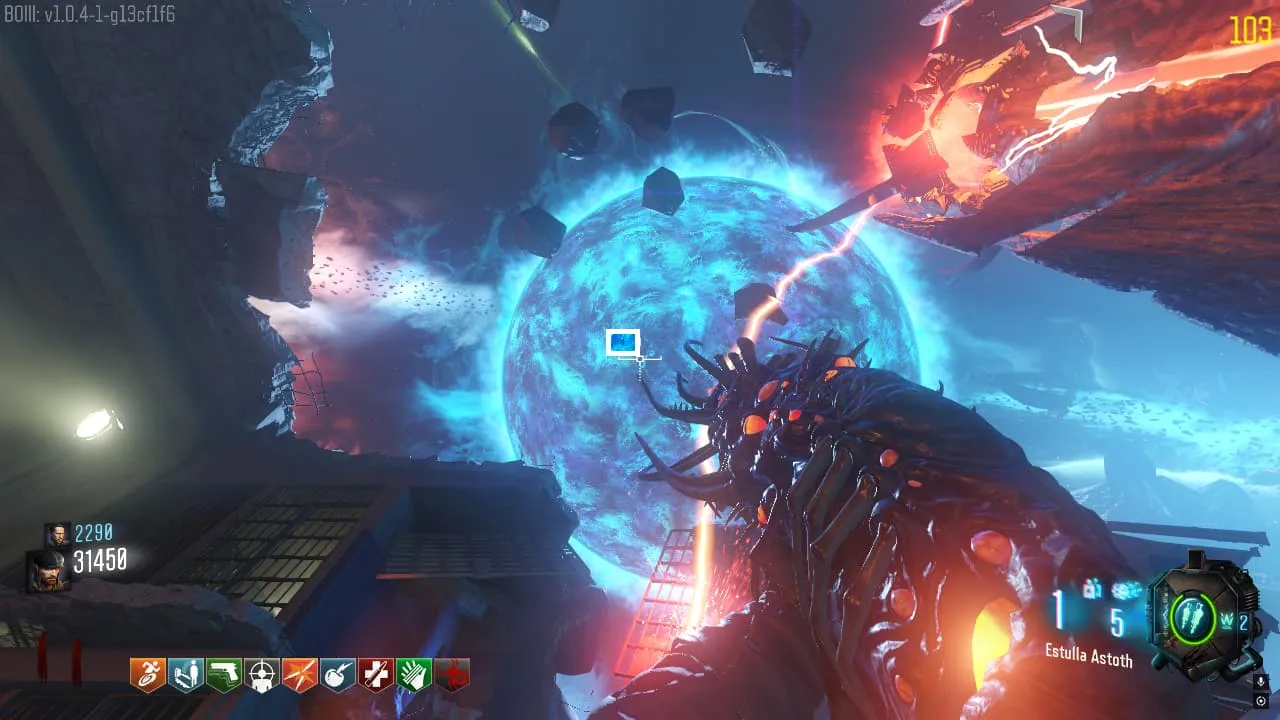Click the circular target icon below the microphone

pos(1261,701)
